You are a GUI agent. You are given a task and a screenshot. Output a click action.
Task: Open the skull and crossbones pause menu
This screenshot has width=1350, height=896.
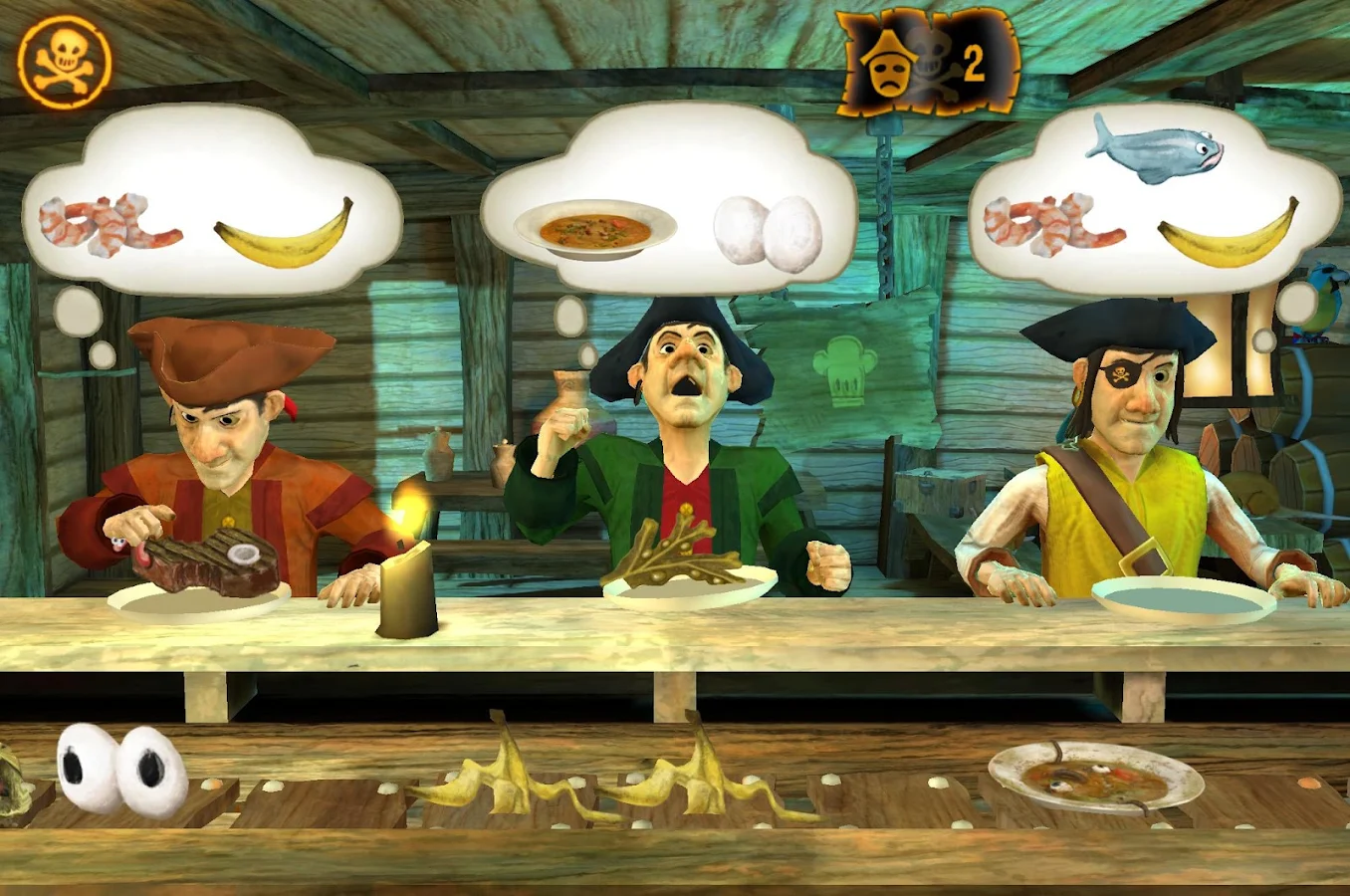click(65, 62)
